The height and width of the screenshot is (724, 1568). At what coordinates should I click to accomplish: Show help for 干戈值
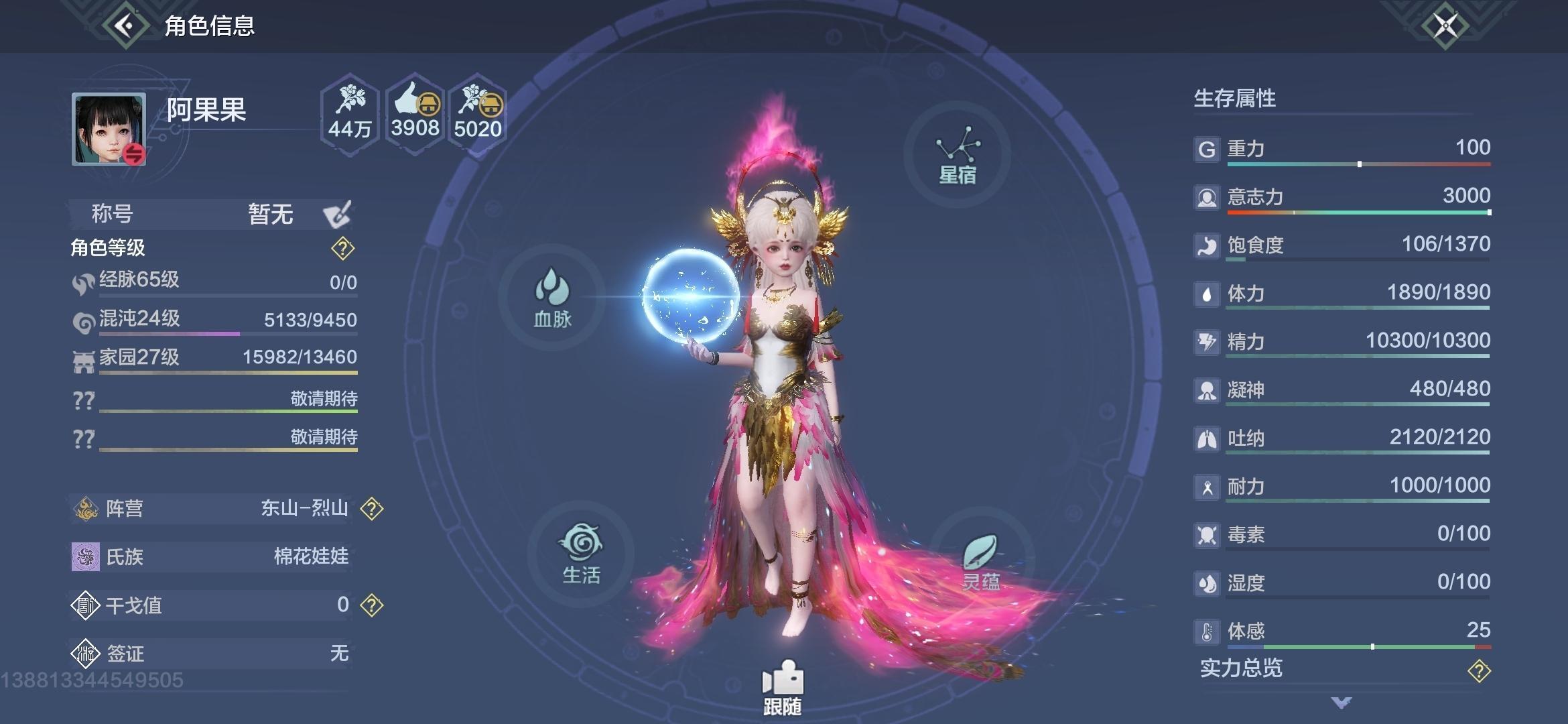pos(372,605)
